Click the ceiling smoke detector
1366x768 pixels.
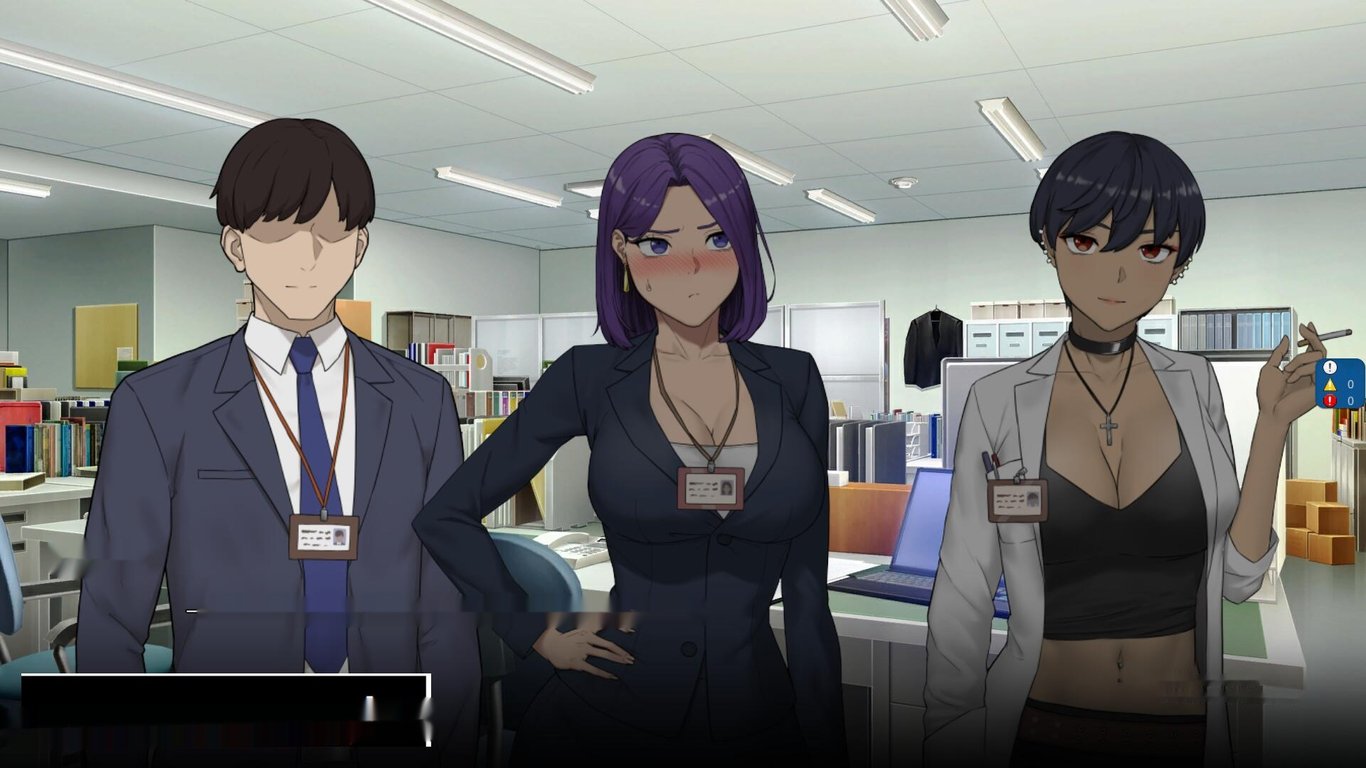[903, 182]
